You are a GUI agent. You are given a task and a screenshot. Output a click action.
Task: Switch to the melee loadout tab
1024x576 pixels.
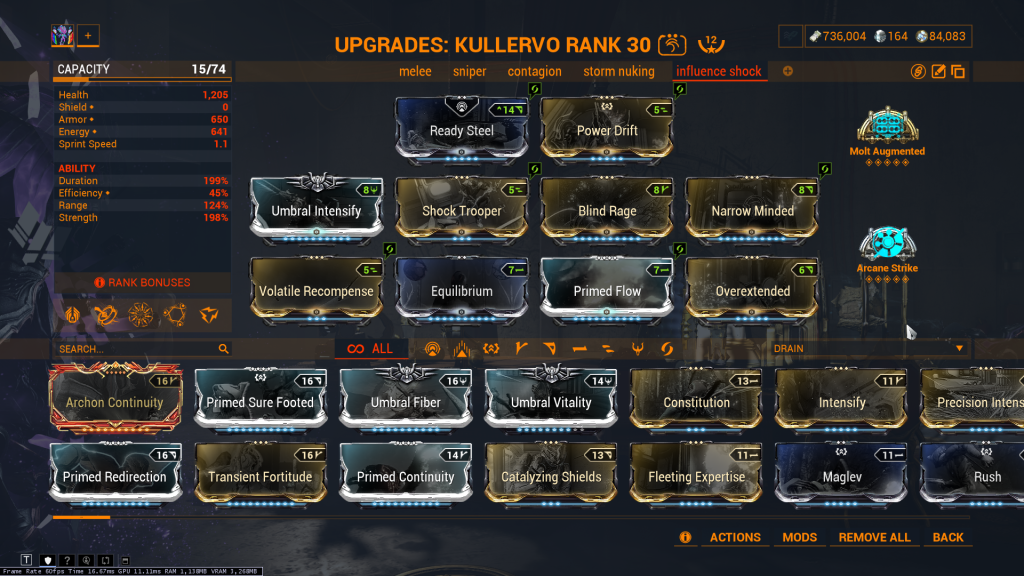tap(415, 72)
